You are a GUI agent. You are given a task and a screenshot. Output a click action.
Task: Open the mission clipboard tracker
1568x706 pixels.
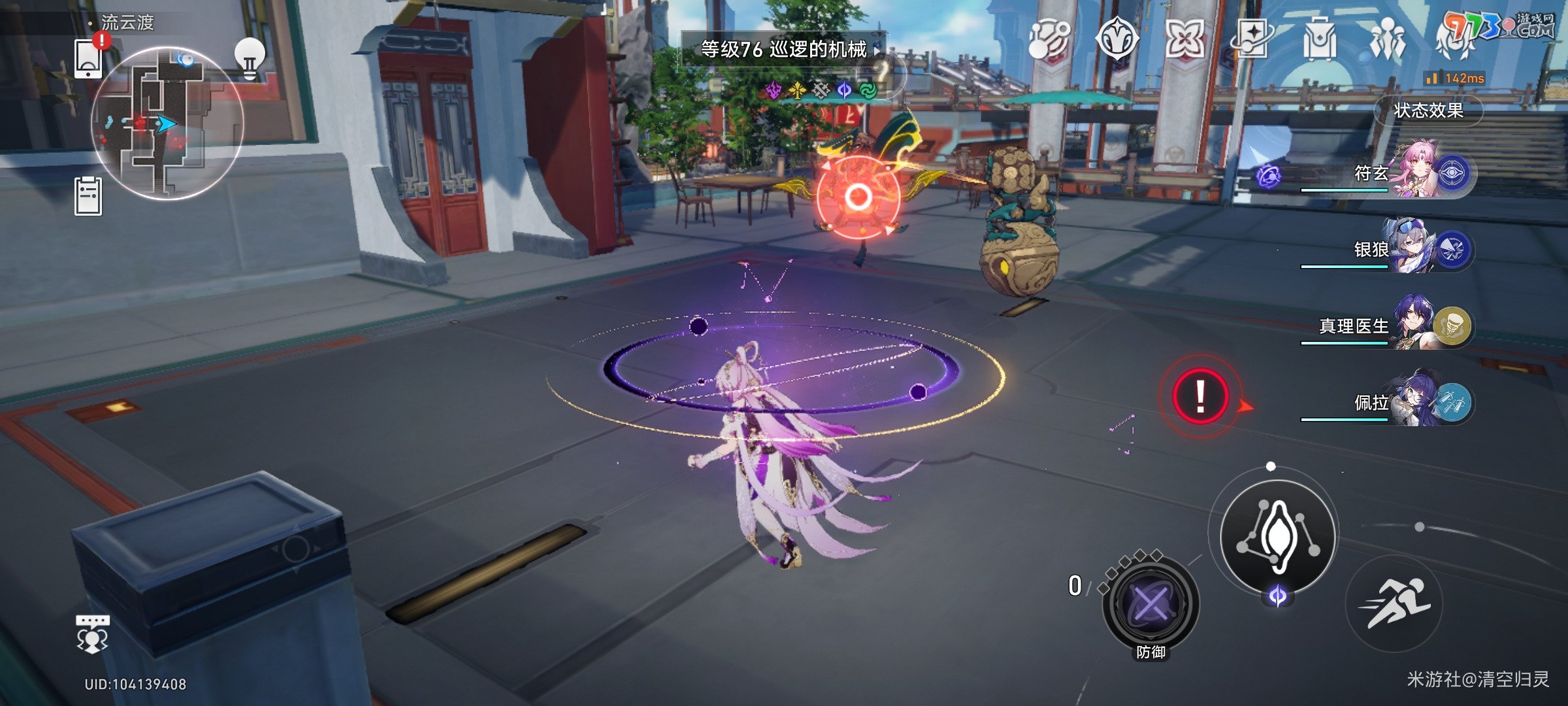tap(88, 196)
